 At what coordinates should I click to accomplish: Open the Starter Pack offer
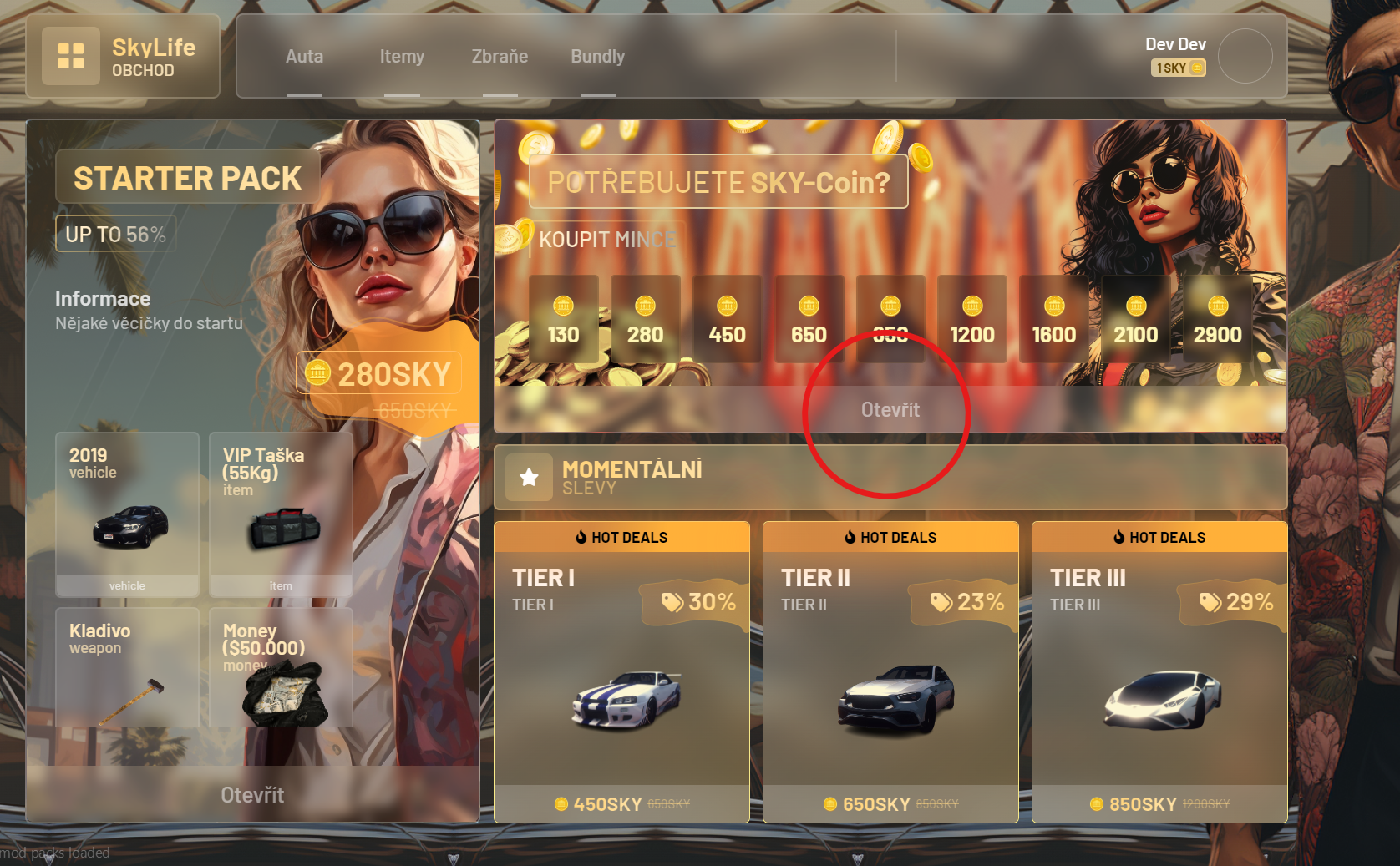(x=252, y=794)
